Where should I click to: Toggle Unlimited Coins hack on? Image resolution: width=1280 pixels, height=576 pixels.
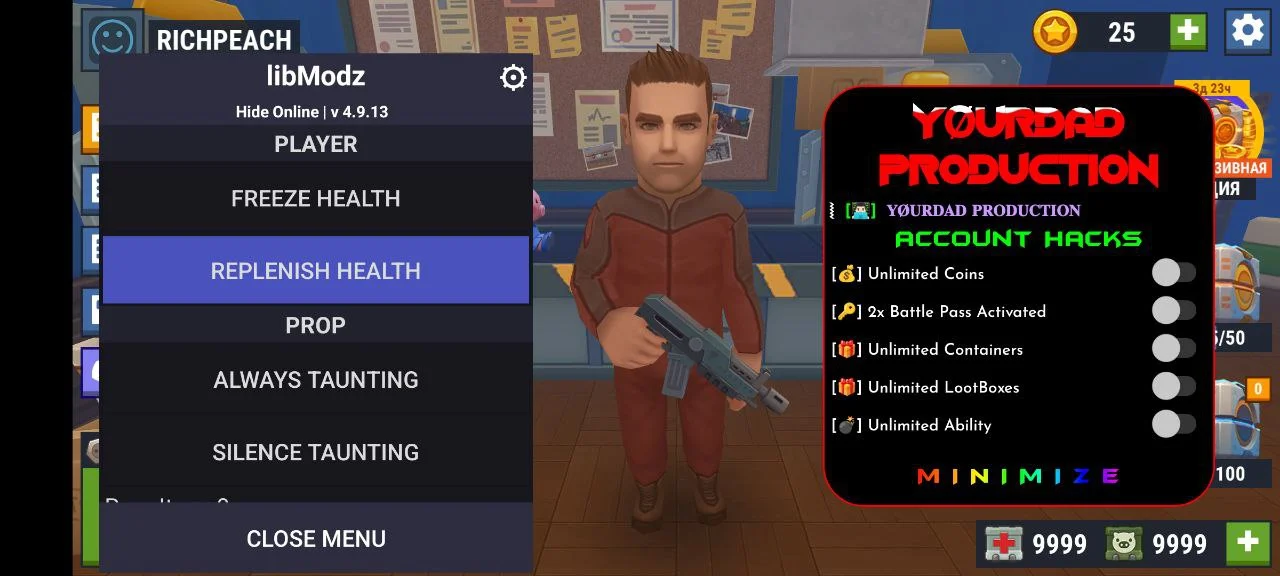[1173, 273]
